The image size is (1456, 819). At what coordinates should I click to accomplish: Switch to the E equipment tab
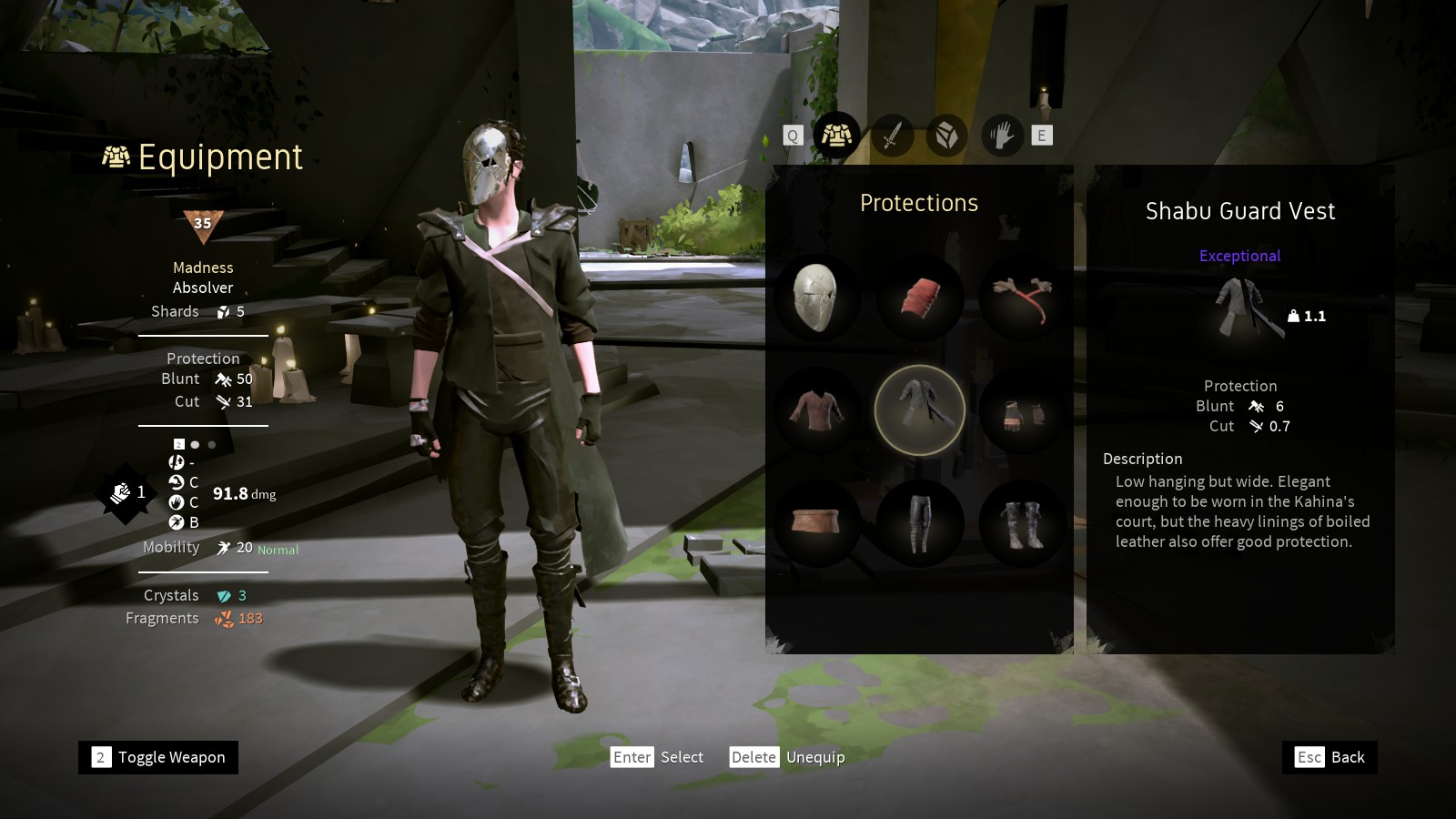[x=1040, y=135]
